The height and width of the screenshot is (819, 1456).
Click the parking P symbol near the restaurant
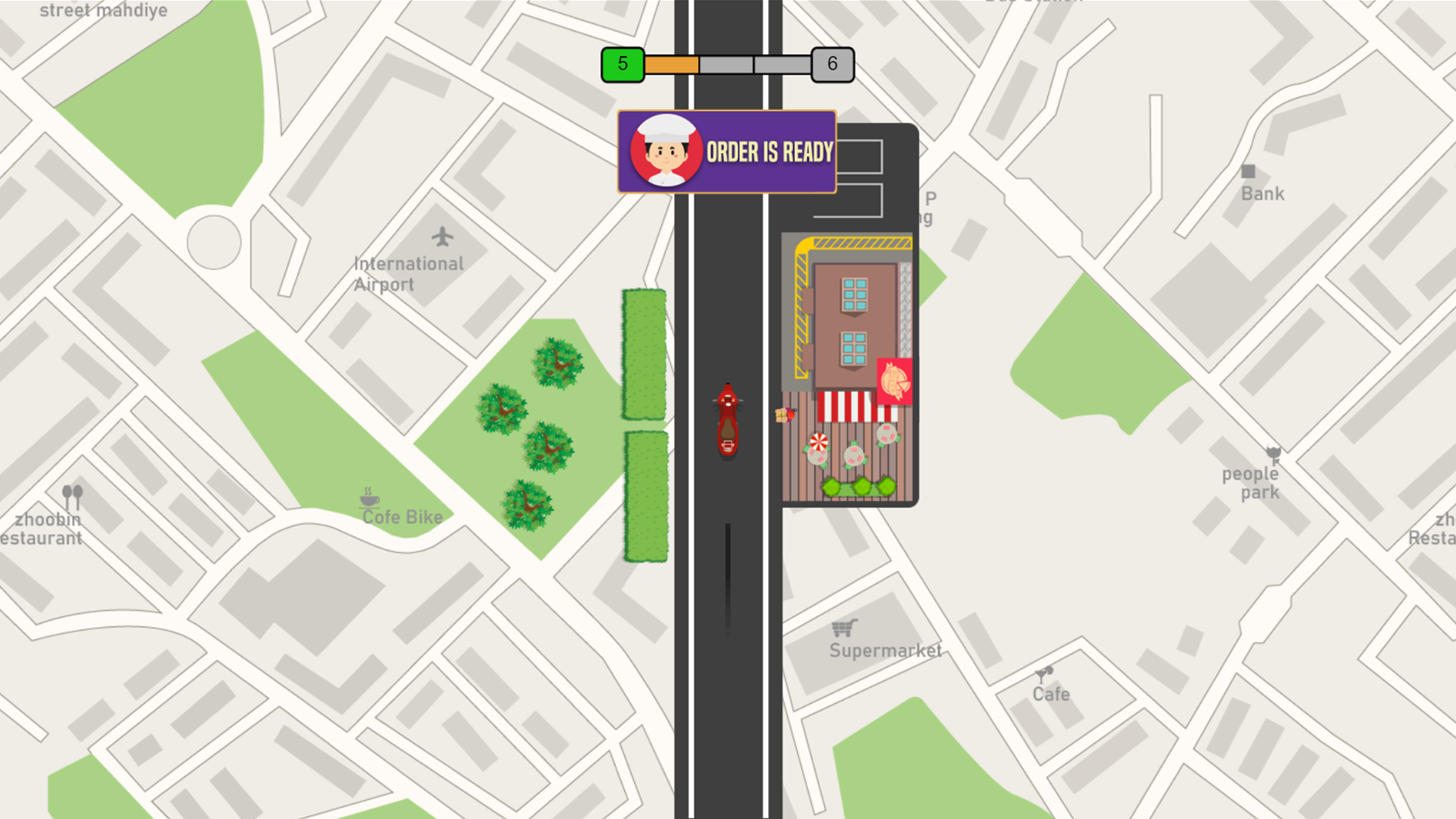(931, 197)
